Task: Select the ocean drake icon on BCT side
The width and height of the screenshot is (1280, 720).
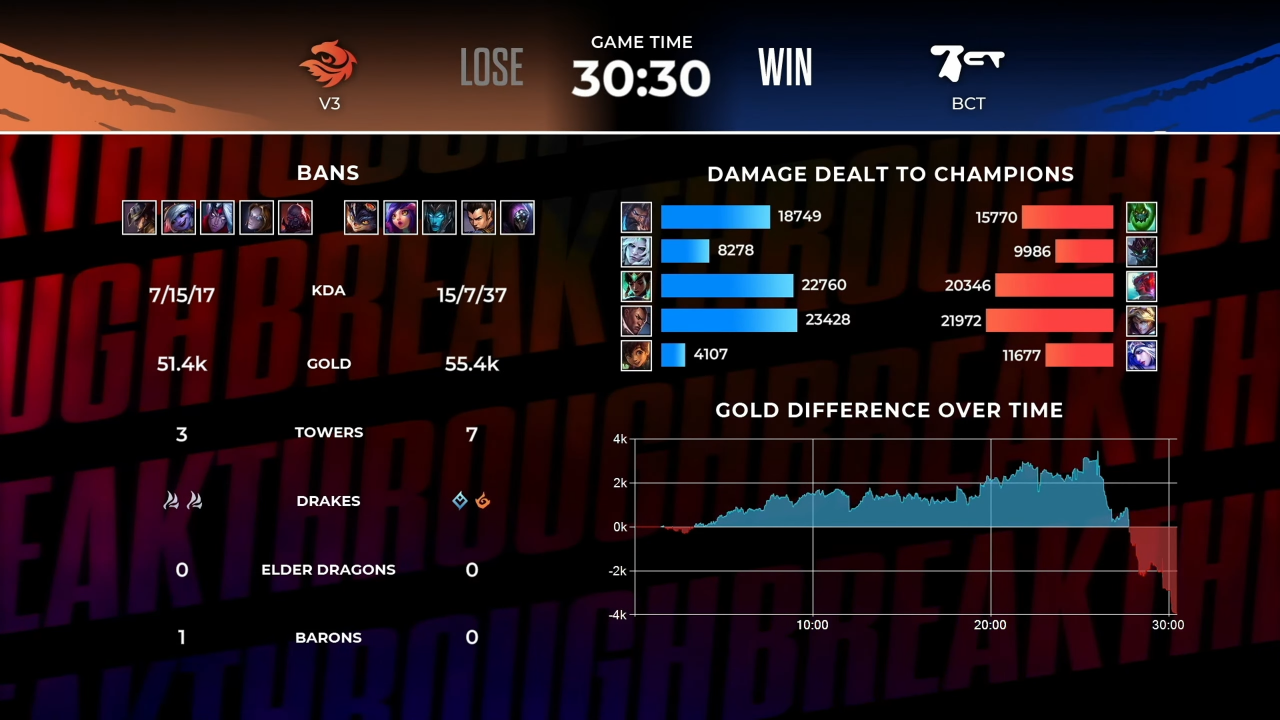Action: (x=459, y=501)
